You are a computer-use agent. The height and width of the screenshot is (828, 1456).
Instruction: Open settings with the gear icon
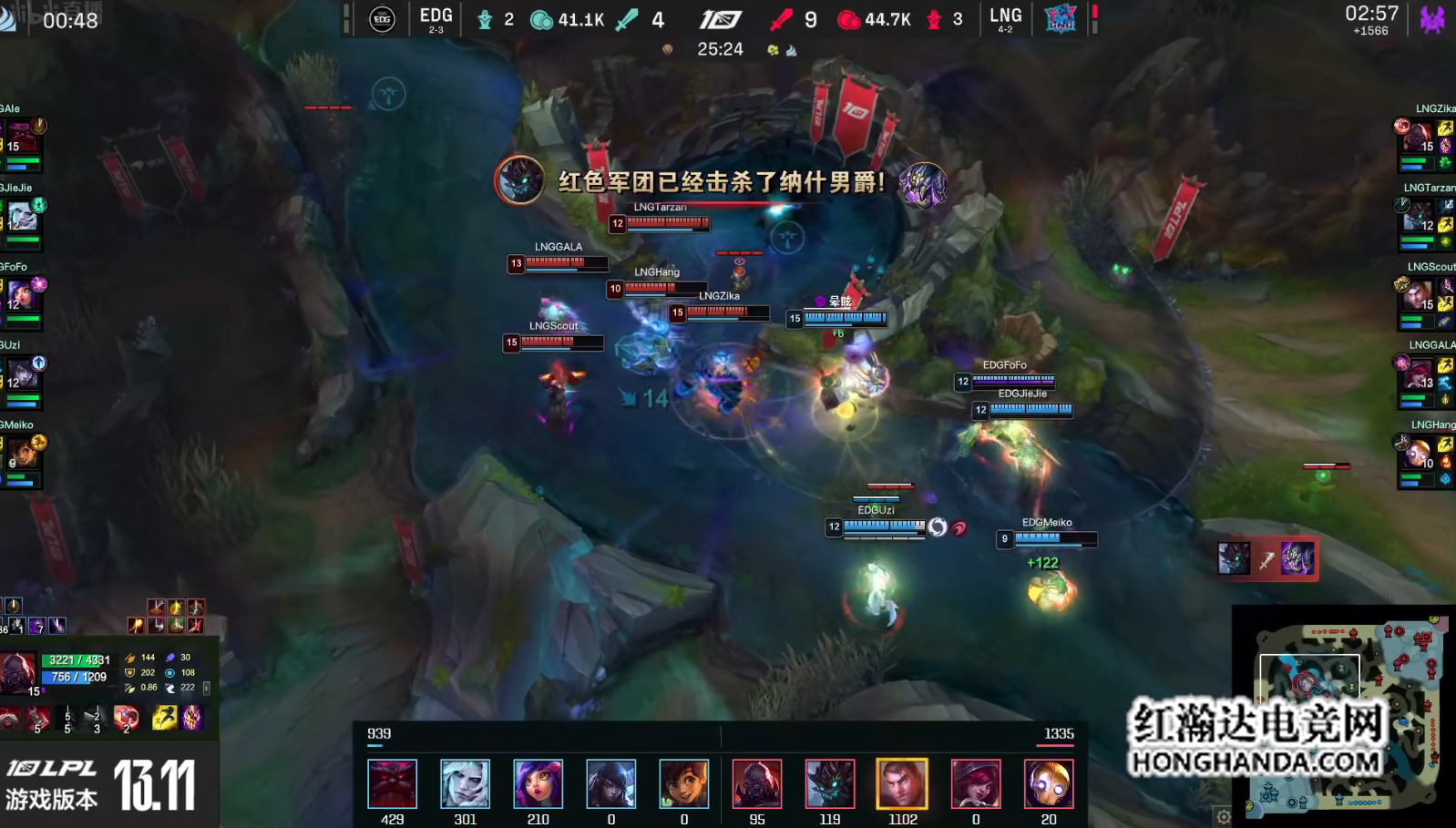tap(1224, 816)
